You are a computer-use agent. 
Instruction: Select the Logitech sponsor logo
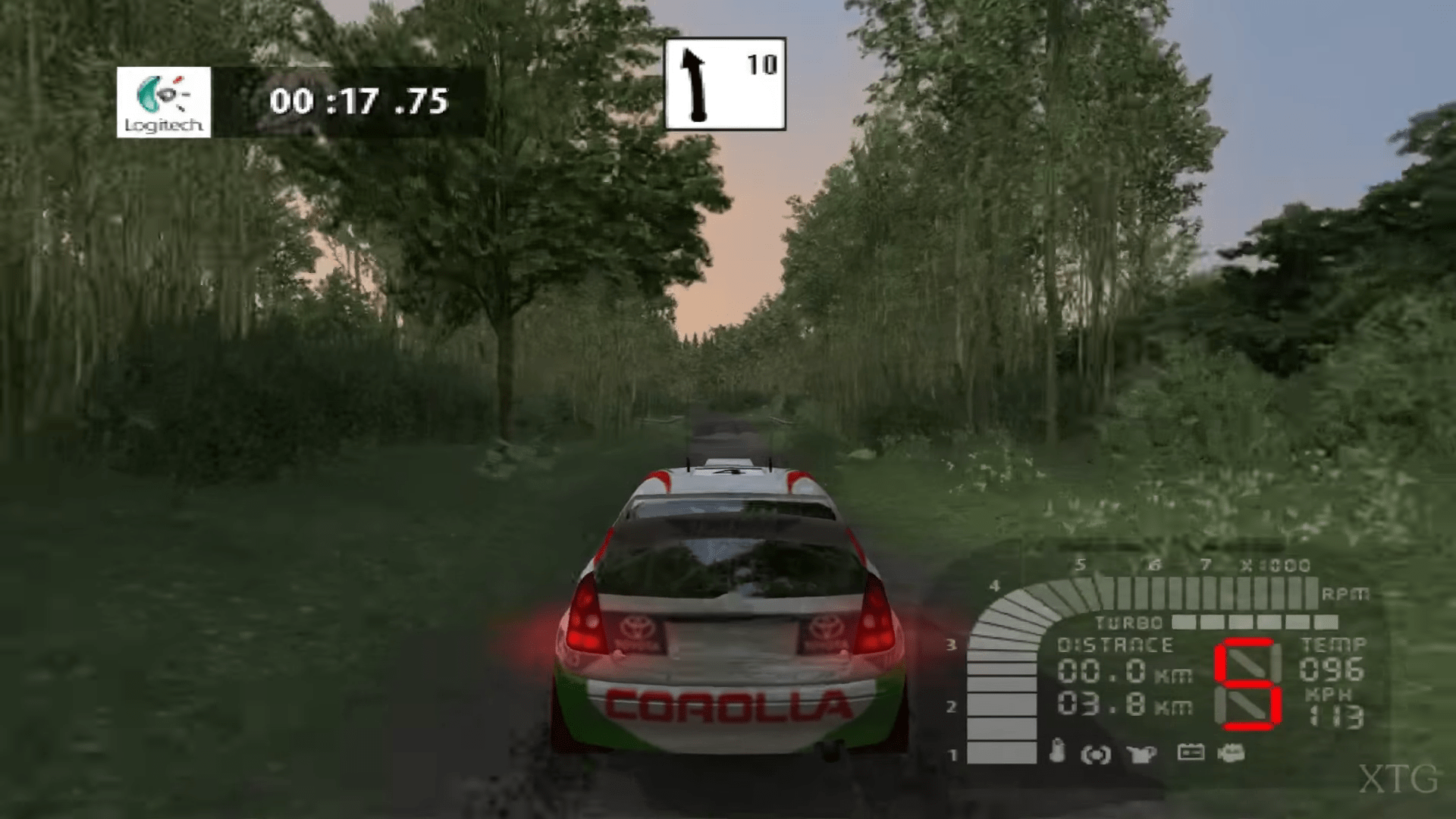pos(164,102)
